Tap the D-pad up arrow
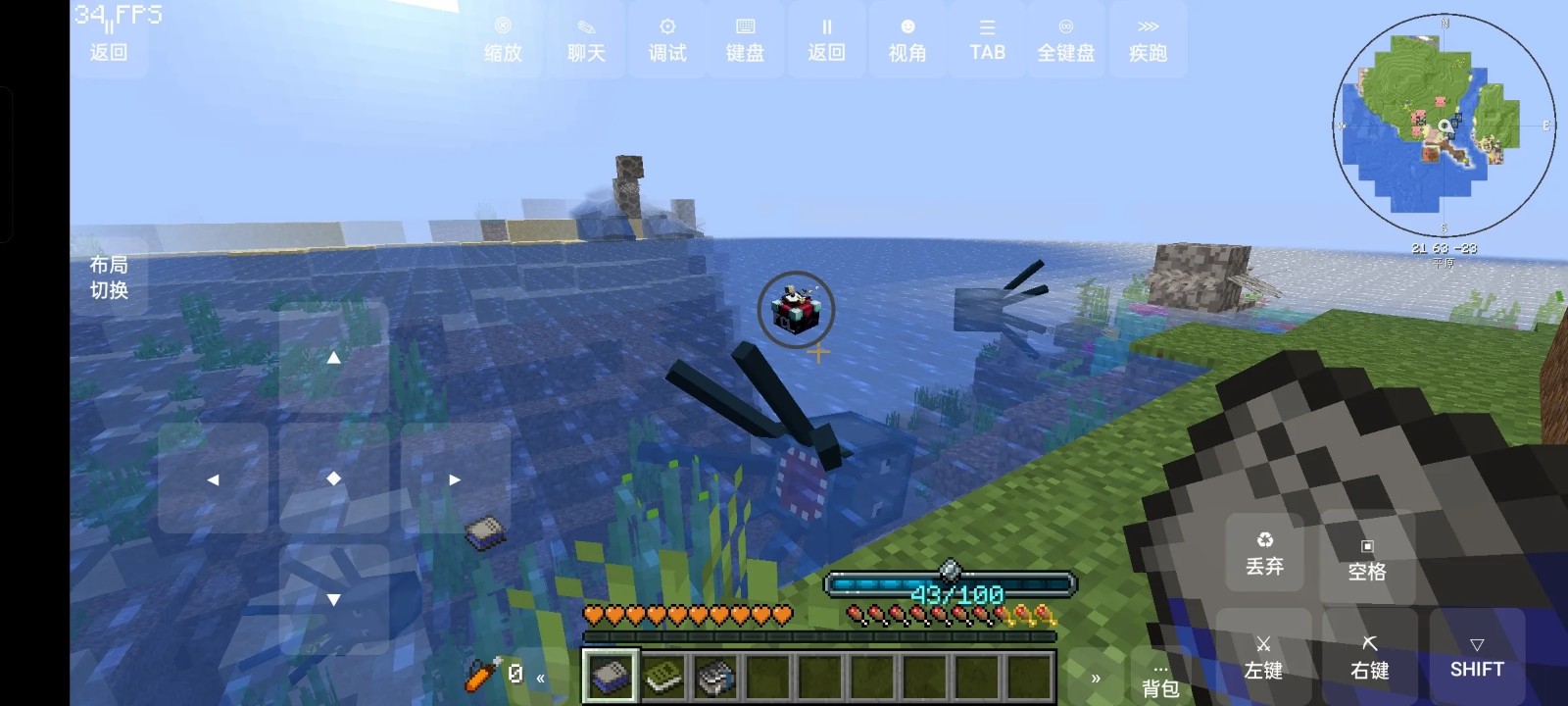 point(333,358)
